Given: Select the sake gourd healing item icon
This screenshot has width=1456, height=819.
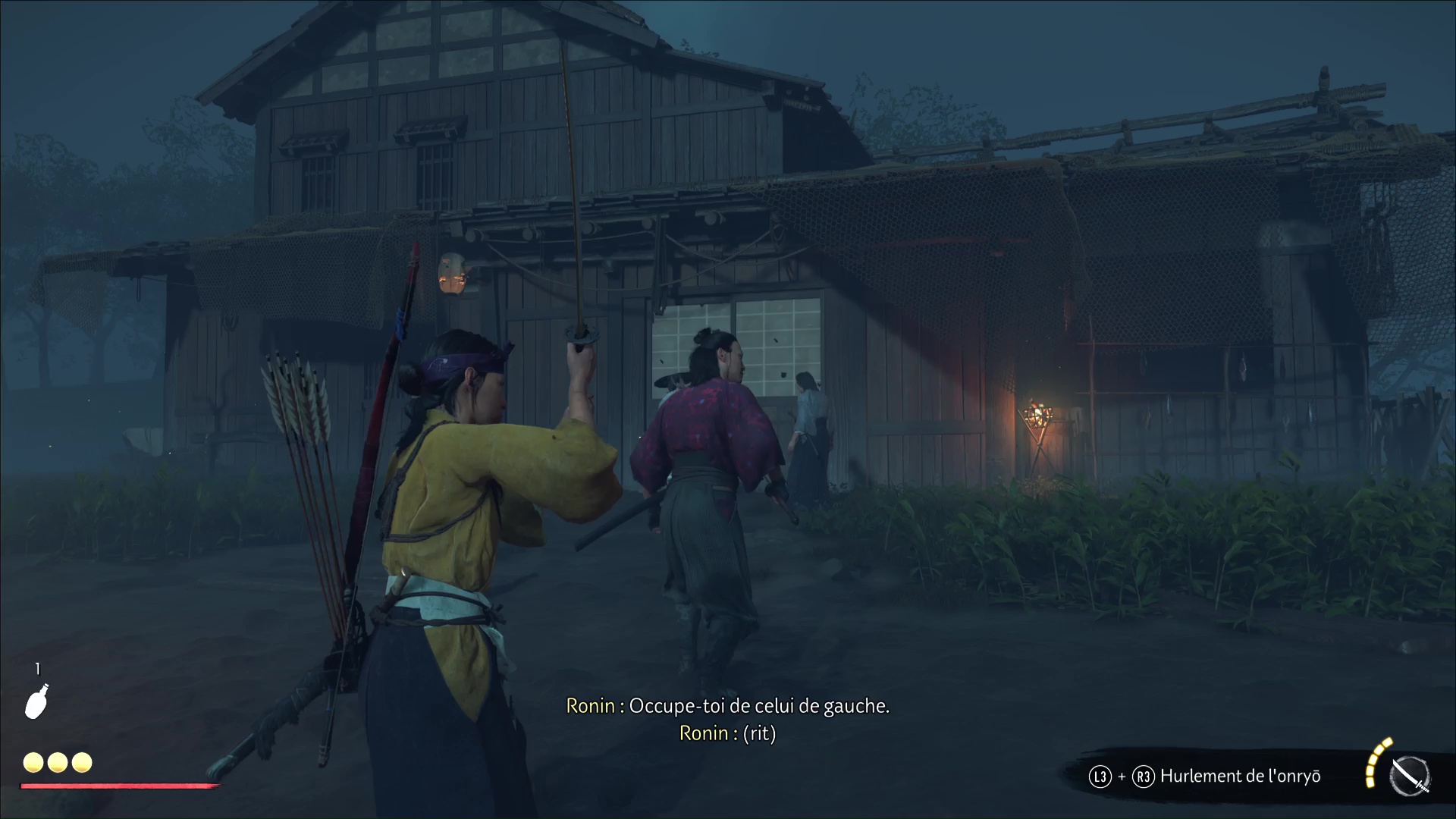Looking at the screenshot, I should point(36,701).
